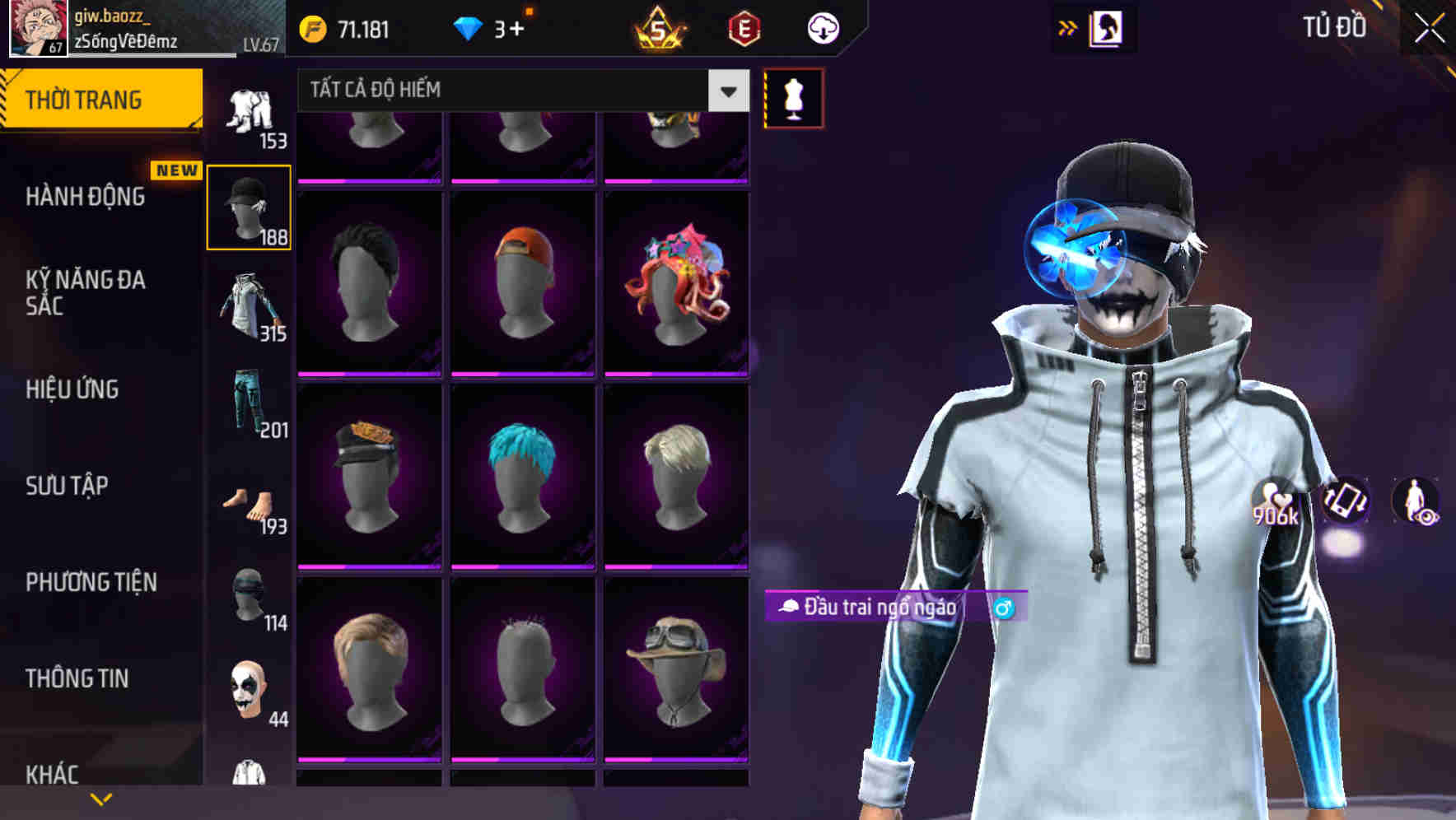Screen dimensions: 1456x820
Task: Select the jacket category icon with 315 items
Action: (x=250, y=305)
